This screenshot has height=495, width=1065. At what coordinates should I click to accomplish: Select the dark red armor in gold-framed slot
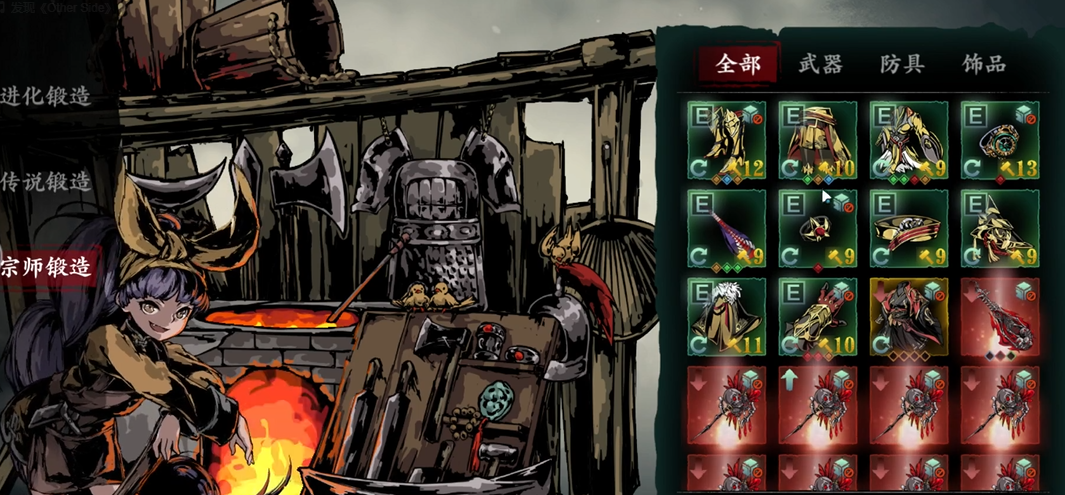[908, 318]
